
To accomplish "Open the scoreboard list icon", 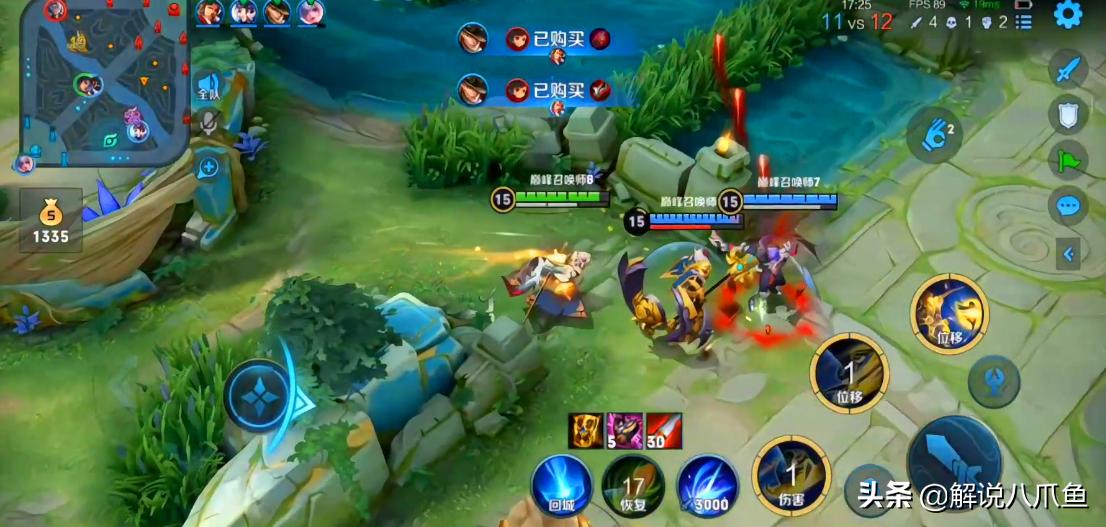I will 1022,23.
